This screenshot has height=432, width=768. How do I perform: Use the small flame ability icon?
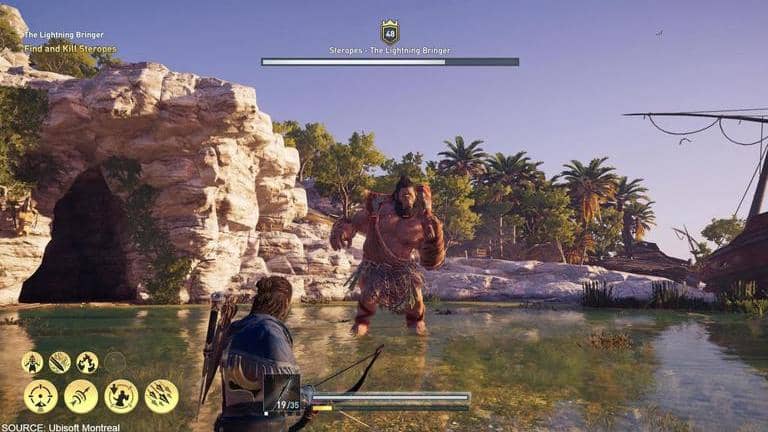click(x=88, y=362)
